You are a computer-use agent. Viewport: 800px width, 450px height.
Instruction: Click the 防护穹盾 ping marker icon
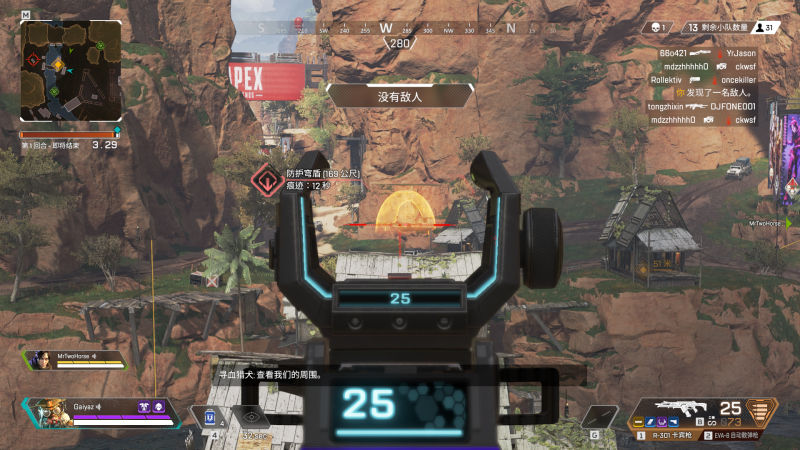click(x=267, y=181)
